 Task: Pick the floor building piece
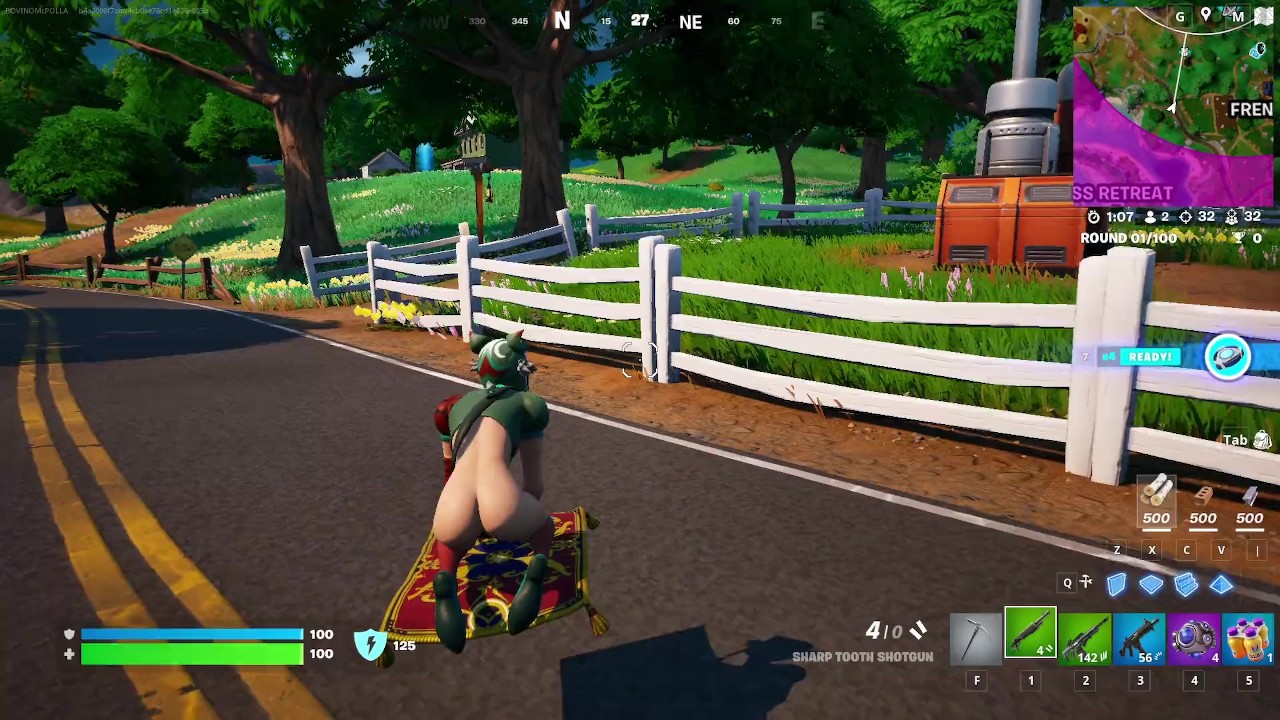[1151, 584]
